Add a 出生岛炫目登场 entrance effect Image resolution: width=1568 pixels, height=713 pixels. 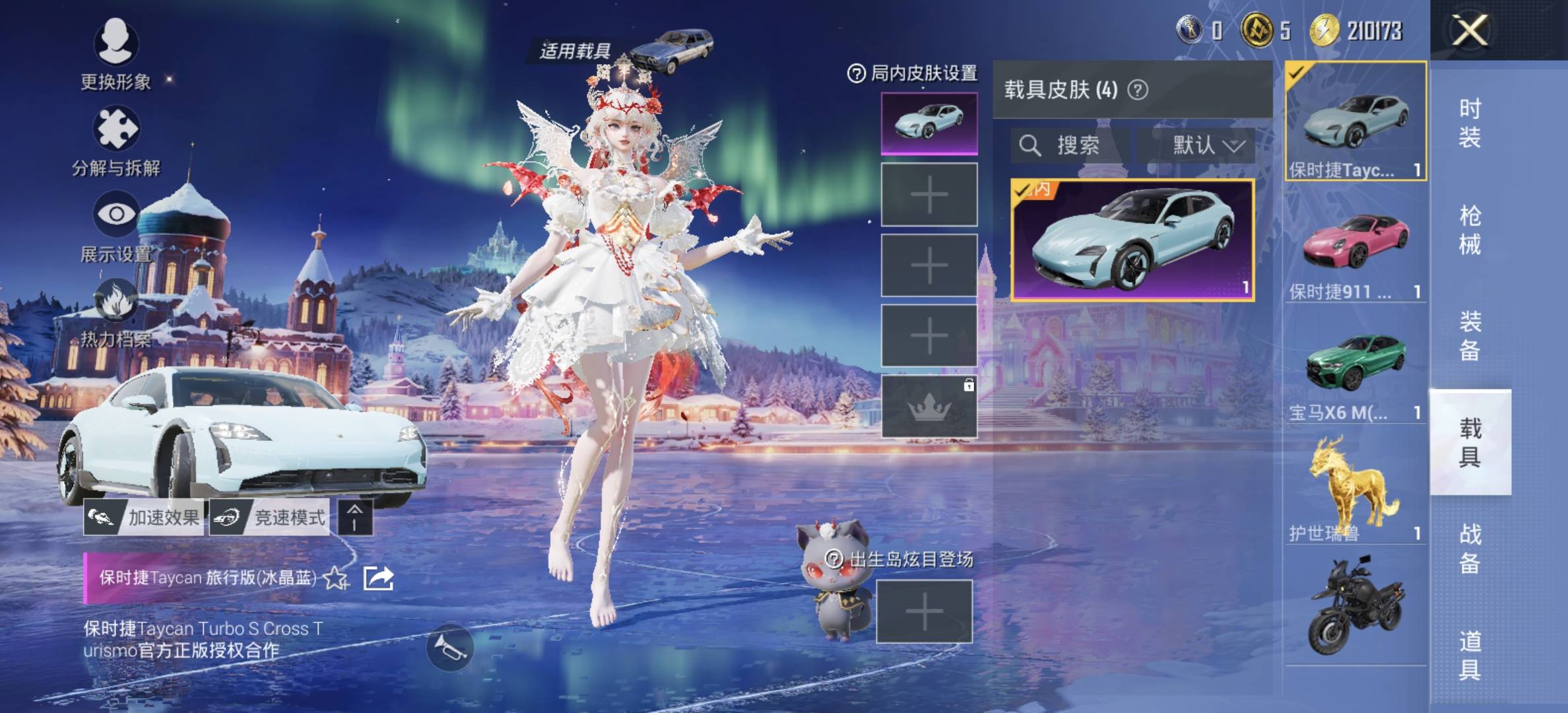click(924, 612)
